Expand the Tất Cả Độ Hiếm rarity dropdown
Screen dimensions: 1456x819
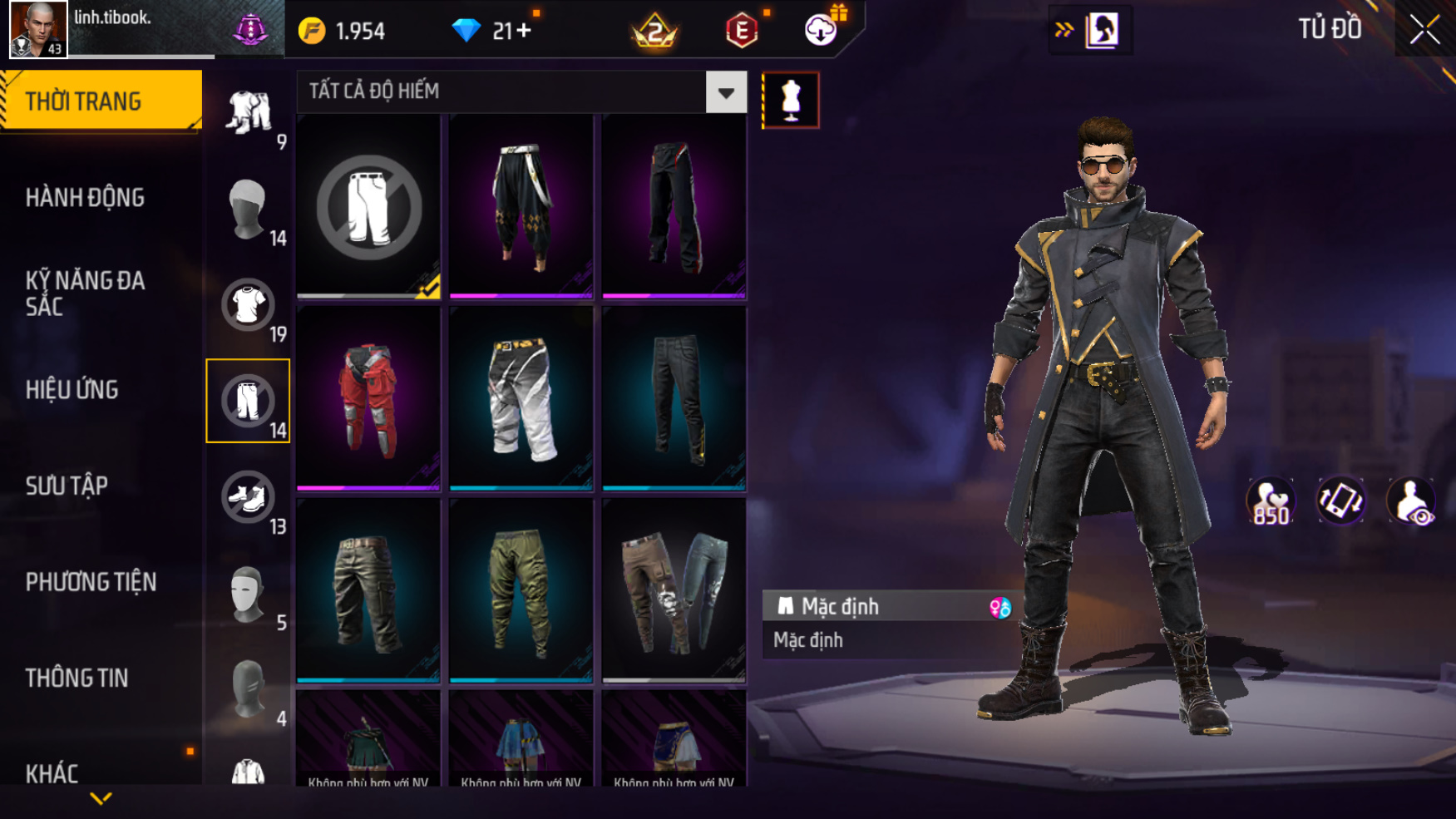point(726,92)
